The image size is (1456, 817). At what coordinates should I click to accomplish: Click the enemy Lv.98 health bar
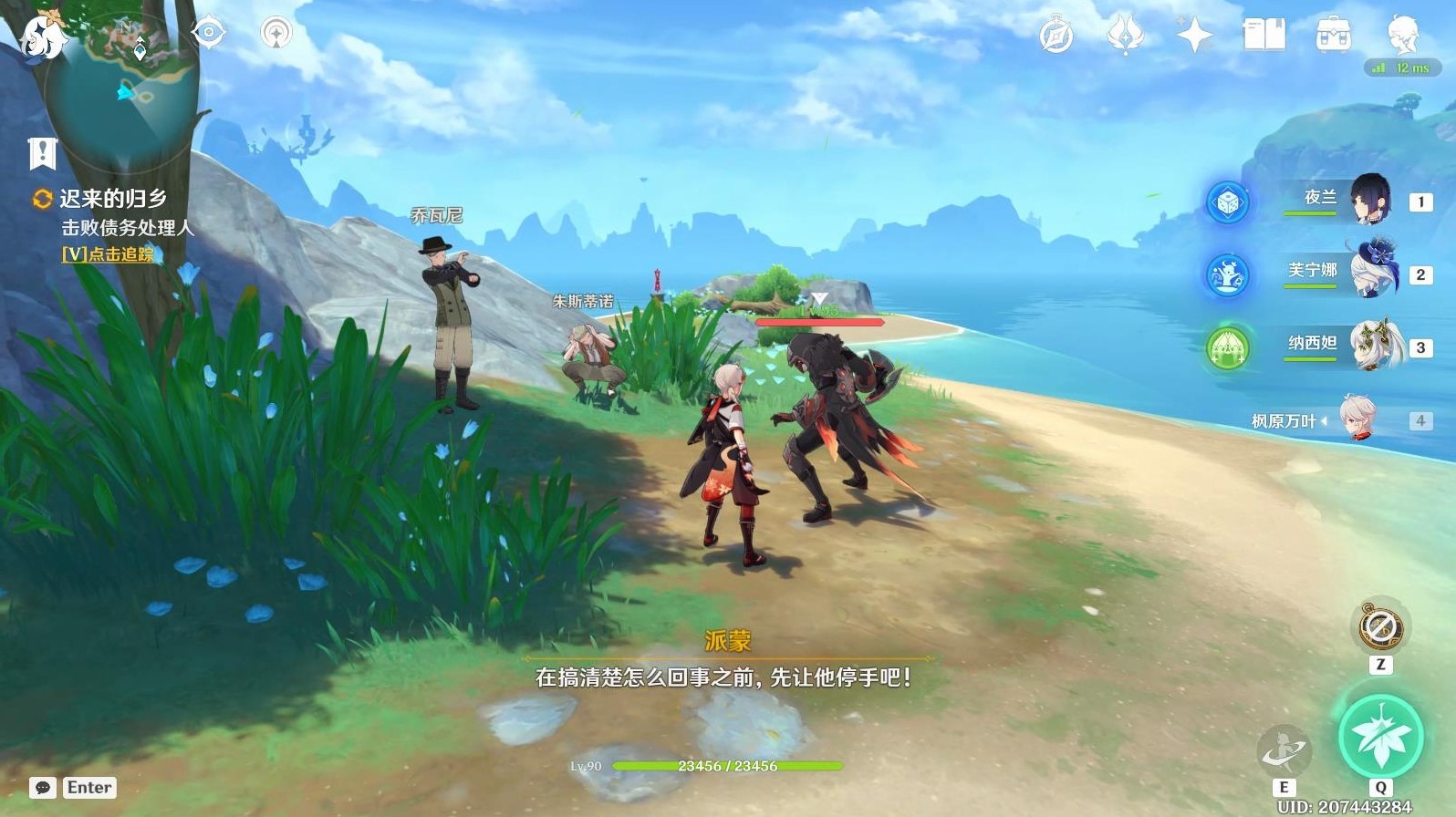pyautogui.click(x=818, y=321)
